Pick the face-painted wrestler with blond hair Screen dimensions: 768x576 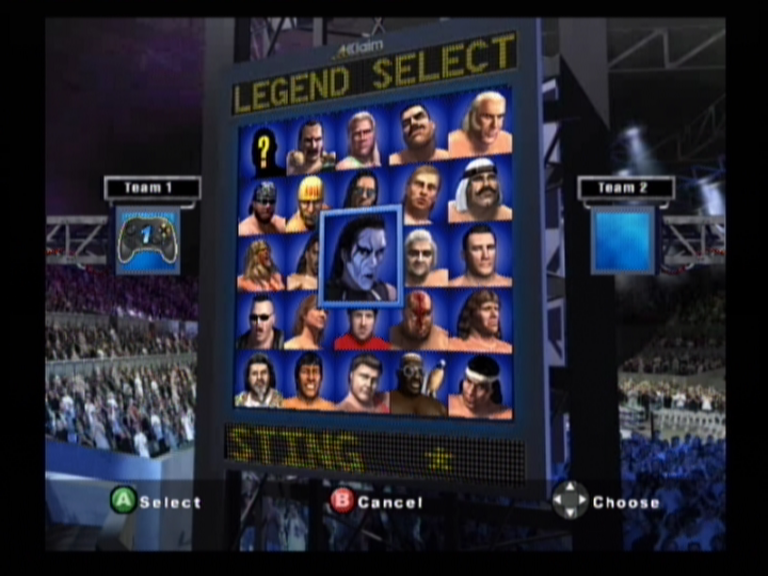click(261, 263)
